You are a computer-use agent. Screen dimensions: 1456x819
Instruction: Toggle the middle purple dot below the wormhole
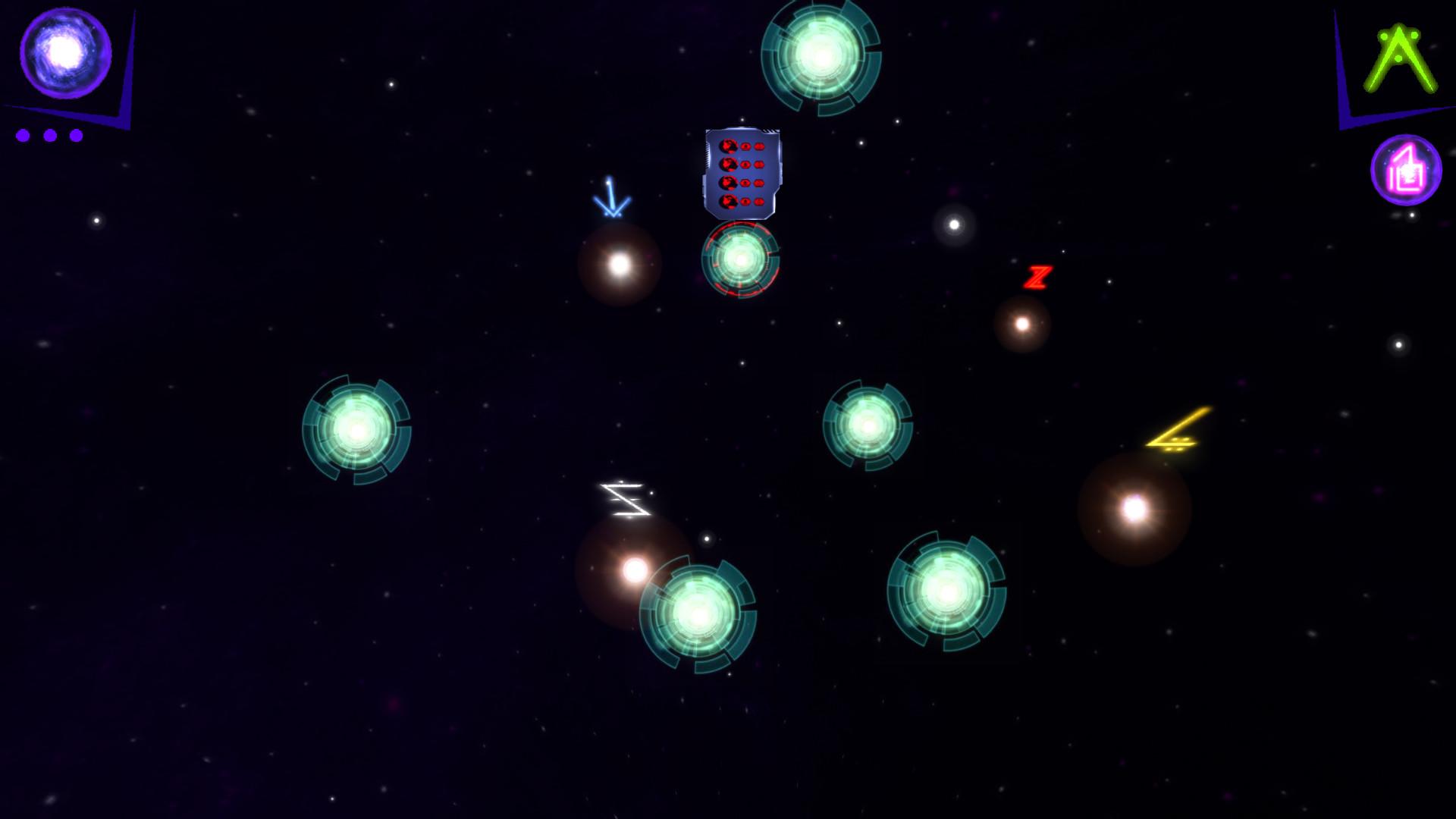[x=50, y=136]
